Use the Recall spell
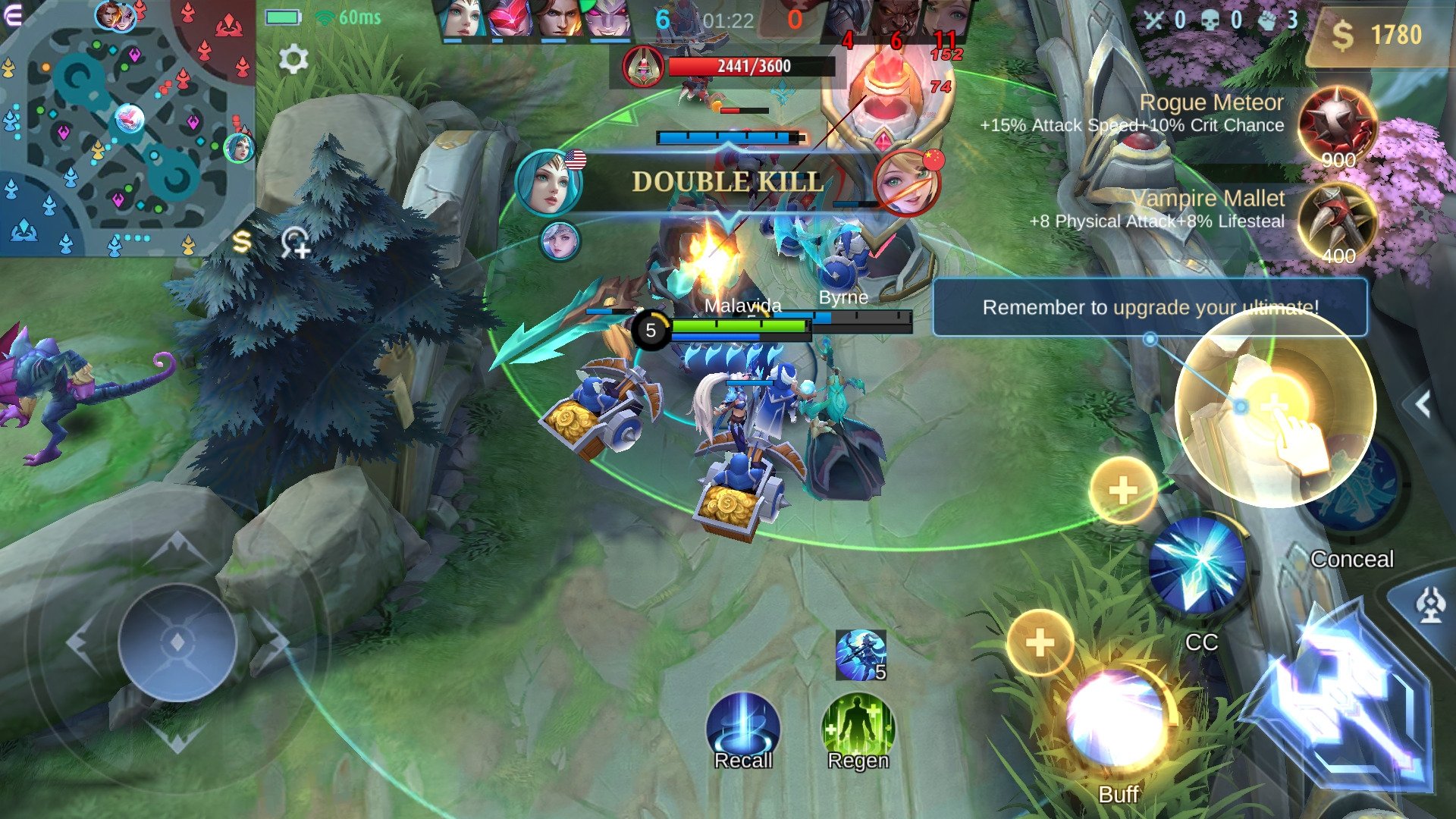 pos(742,728)
